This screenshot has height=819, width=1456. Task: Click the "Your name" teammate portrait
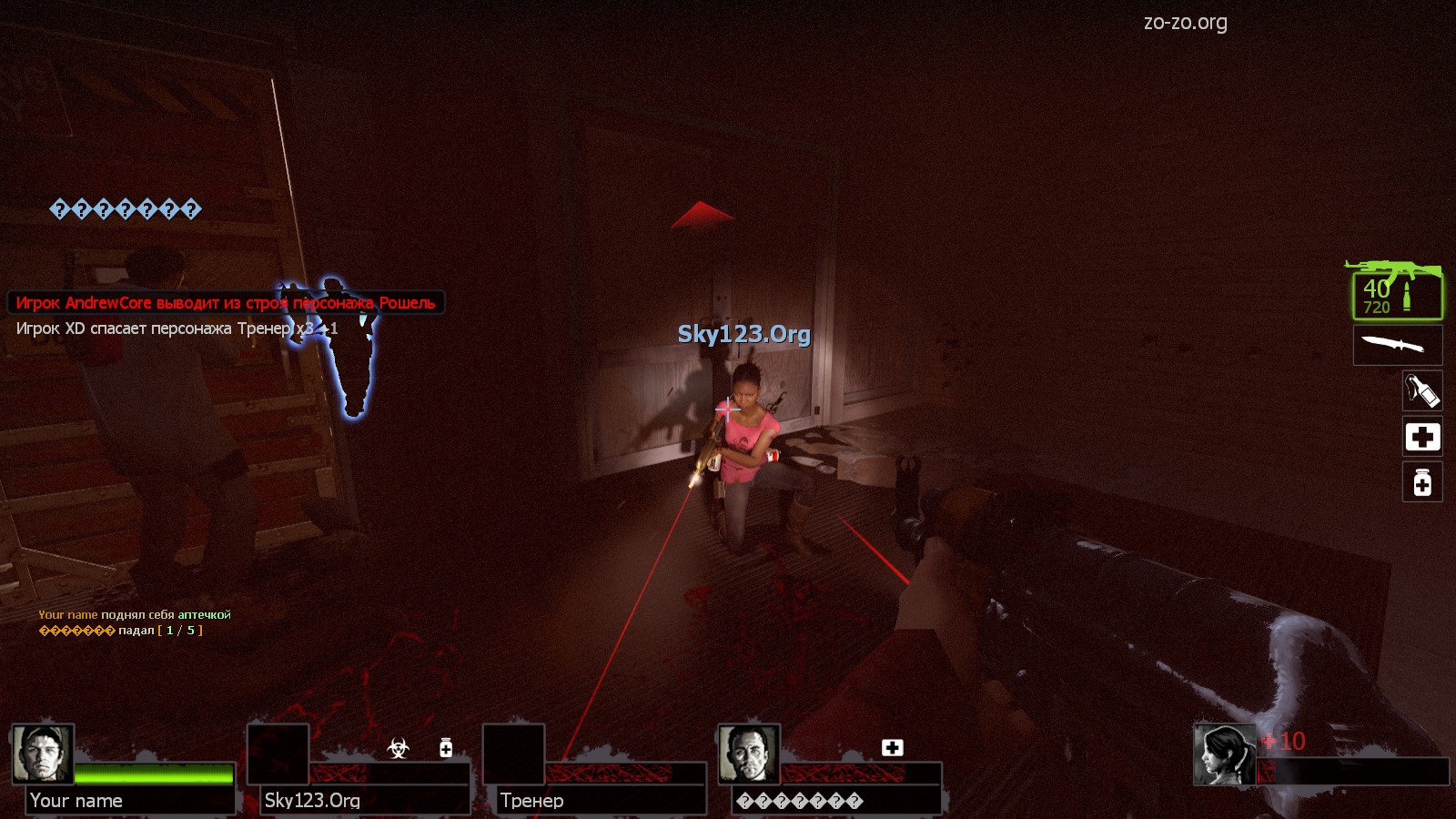click(42, 753)
